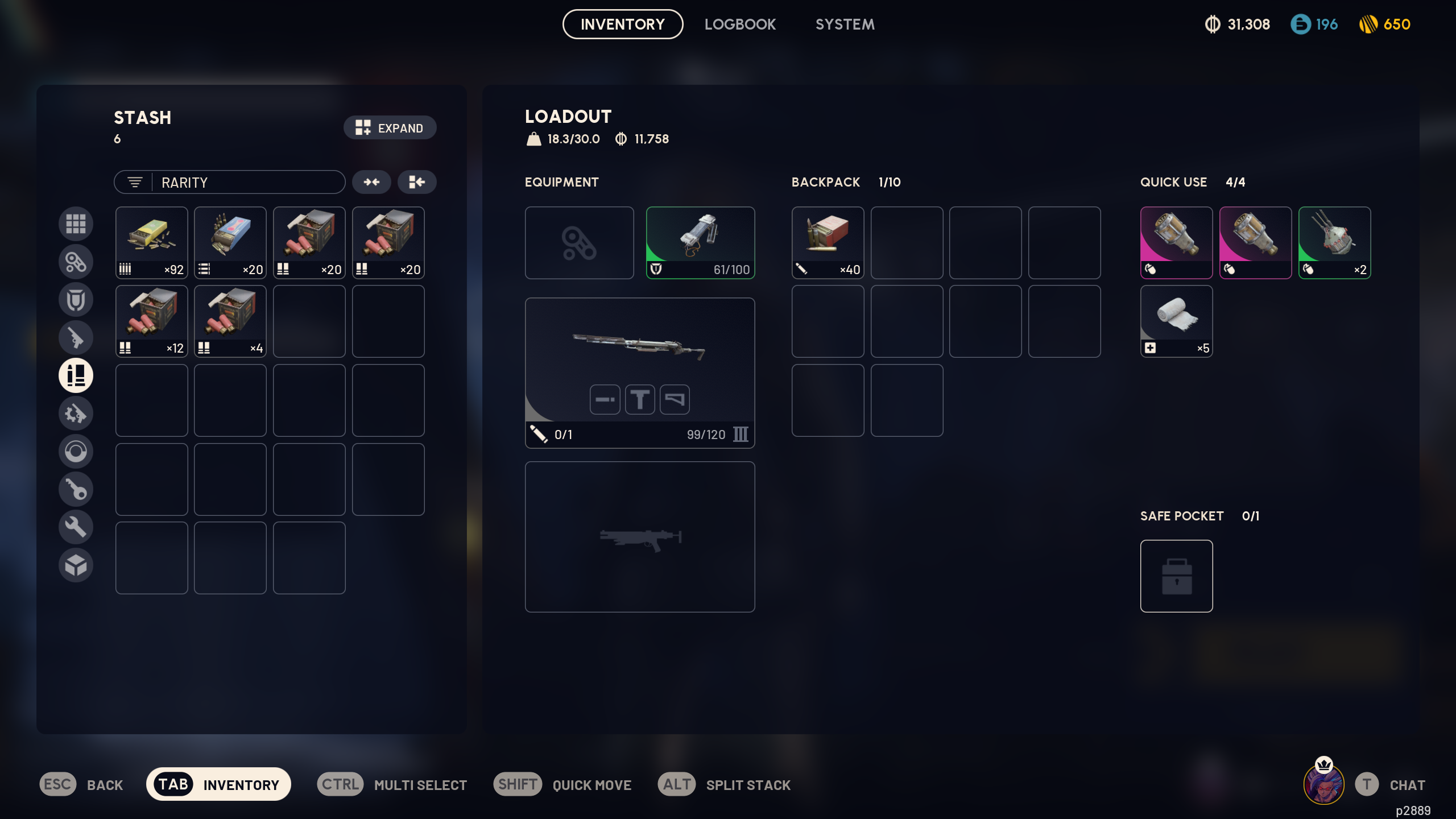1456x819 pixels.
Task: Click the EXPAND button to enlarge the stash
Action: 390,127
